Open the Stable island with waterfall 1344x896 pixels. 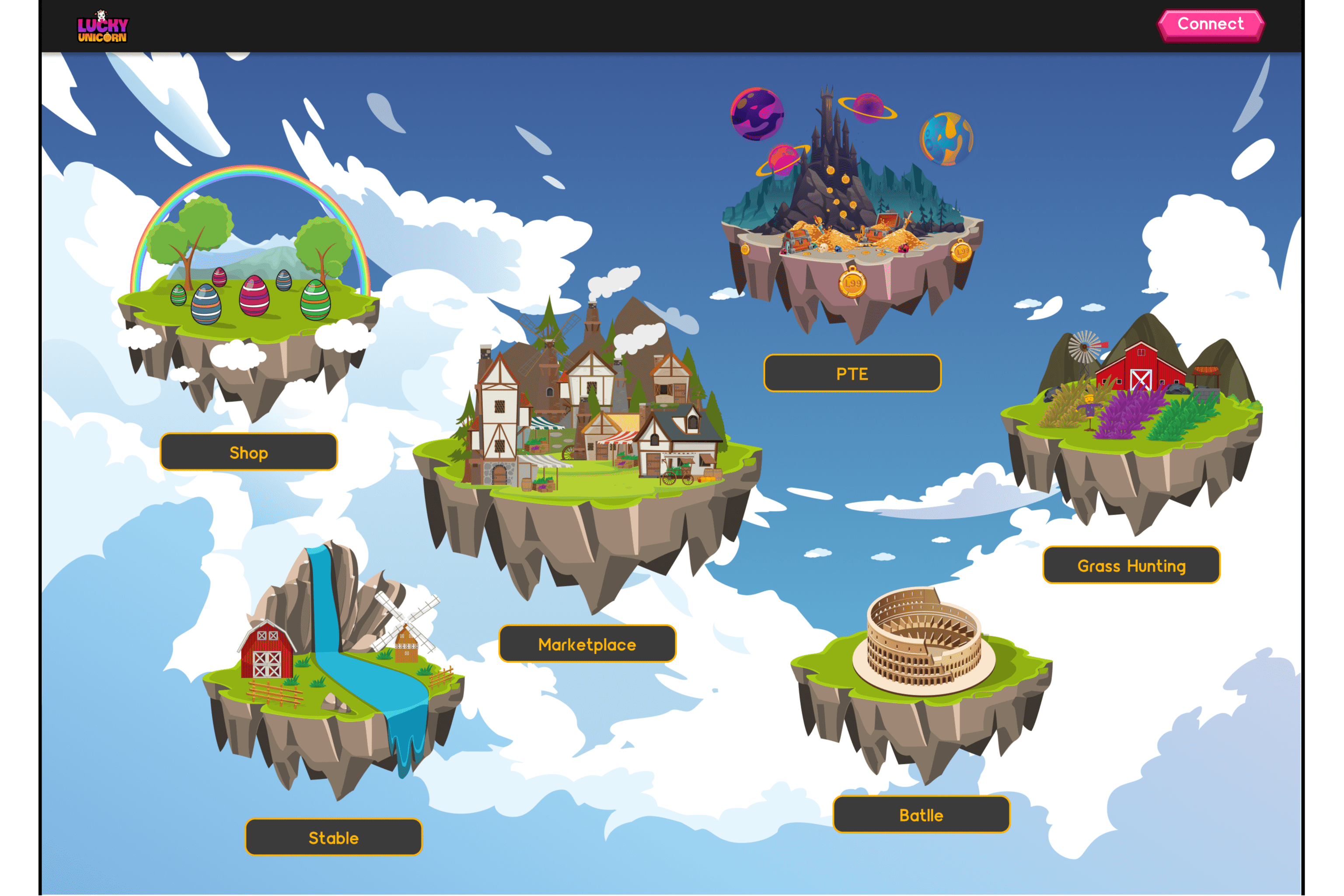(x=332, y=674)
